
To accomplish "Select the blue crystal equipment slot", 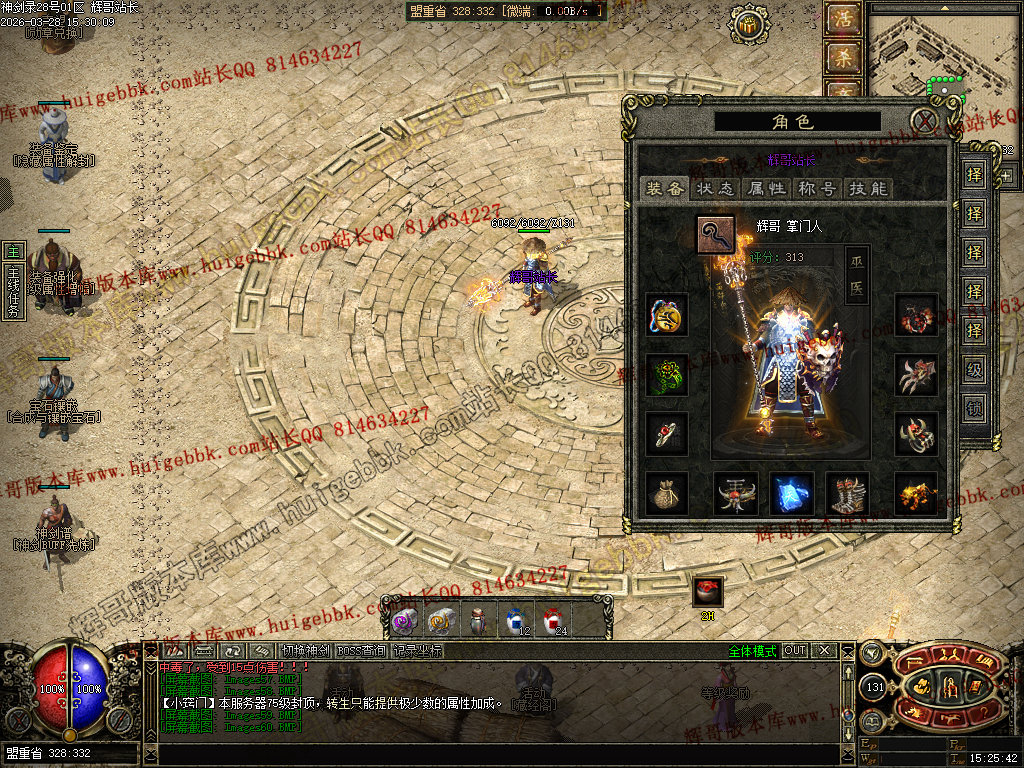I will point(791,493).
